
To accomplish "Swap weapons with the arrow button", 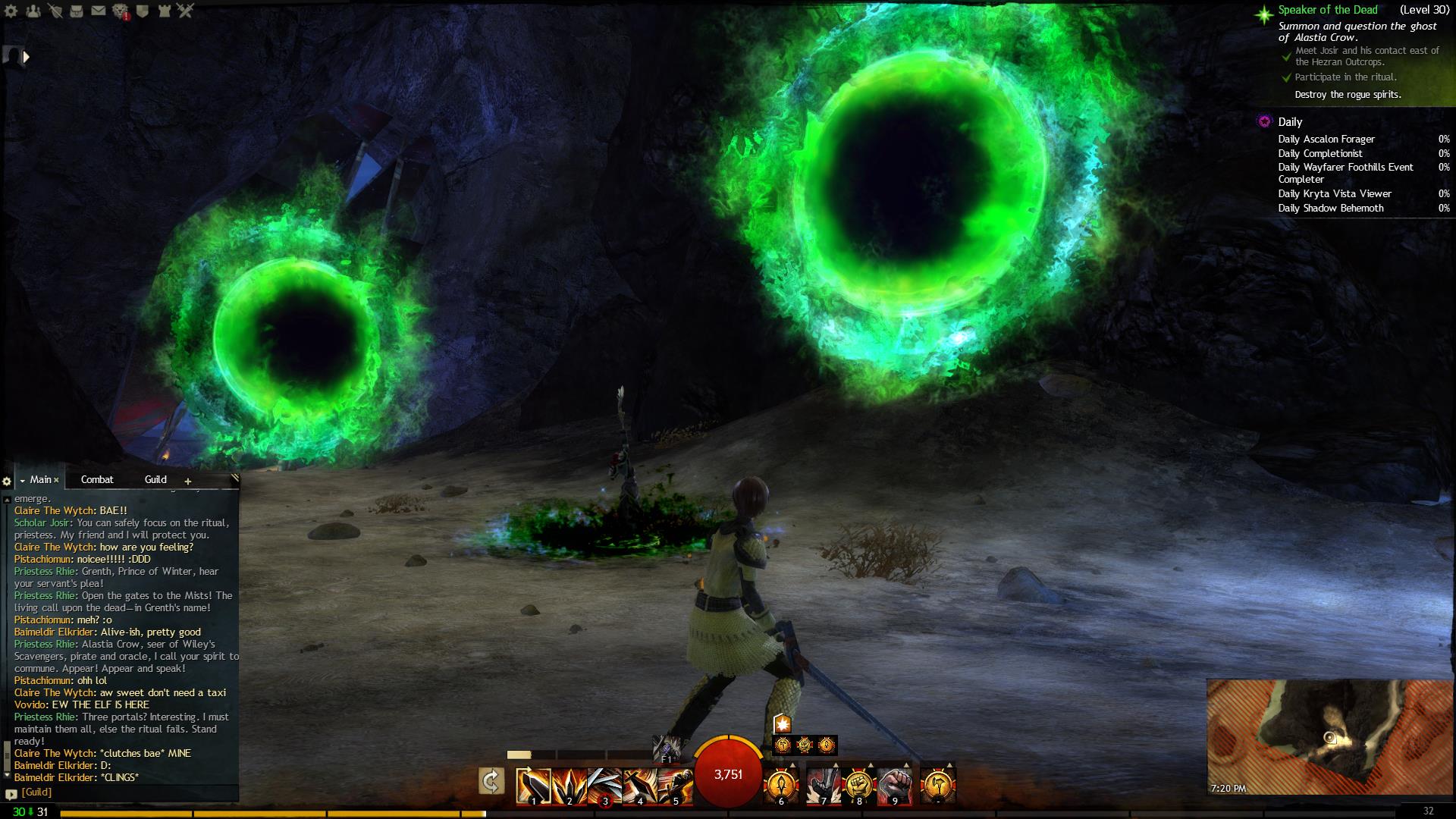I will click(x=491, y=782).
